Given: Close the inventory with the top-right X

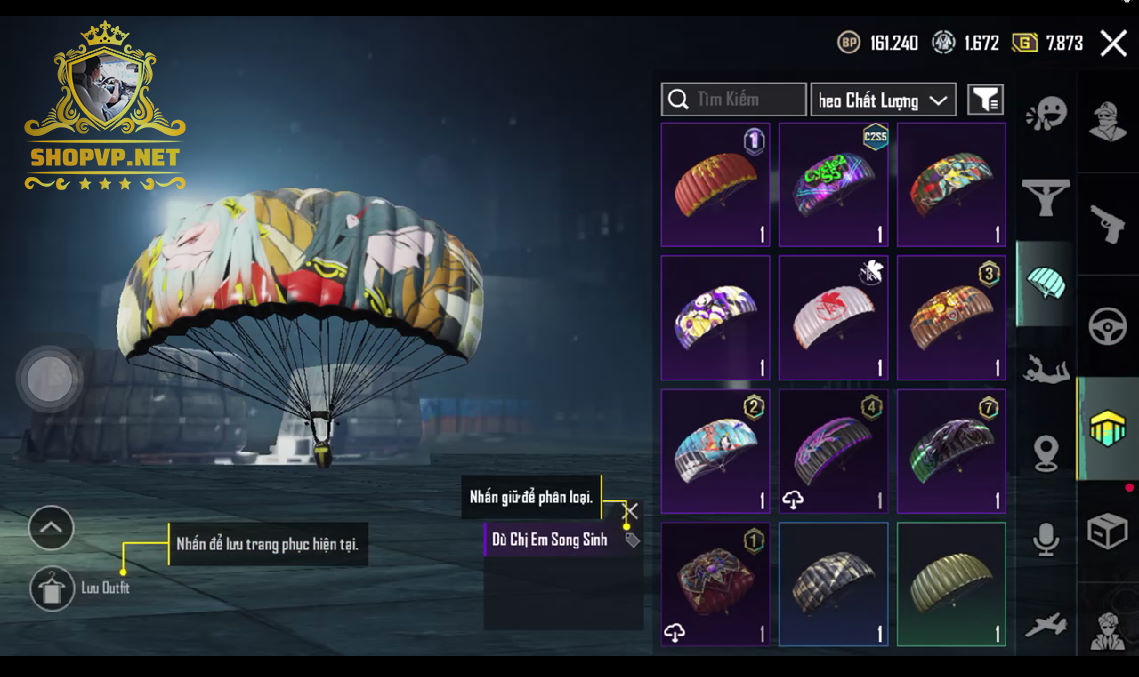Looking at the screenshot, I should [1113, 42].
